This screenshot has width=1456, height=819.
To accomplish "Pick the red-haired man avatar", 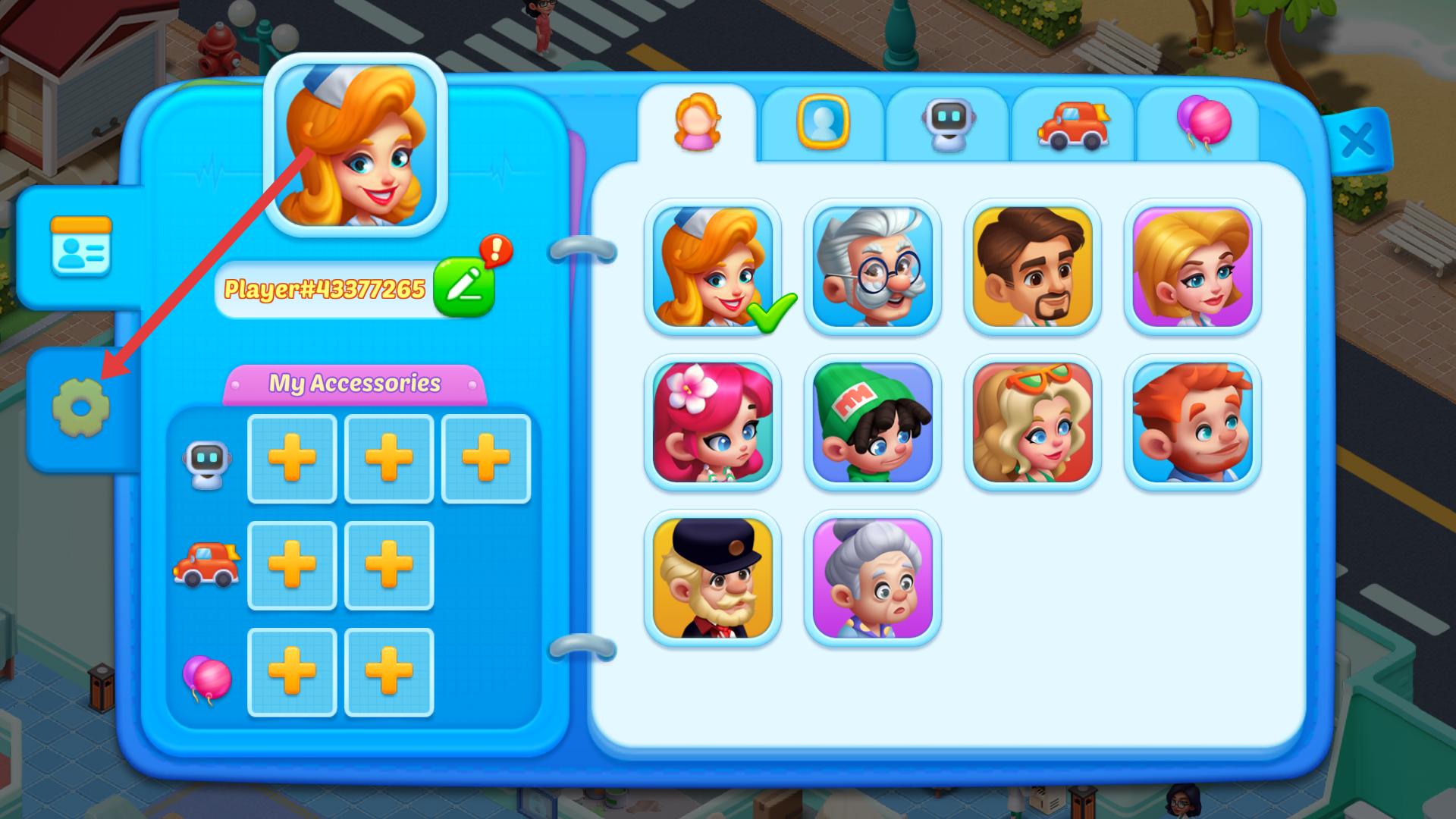I will click(1192, 422).
